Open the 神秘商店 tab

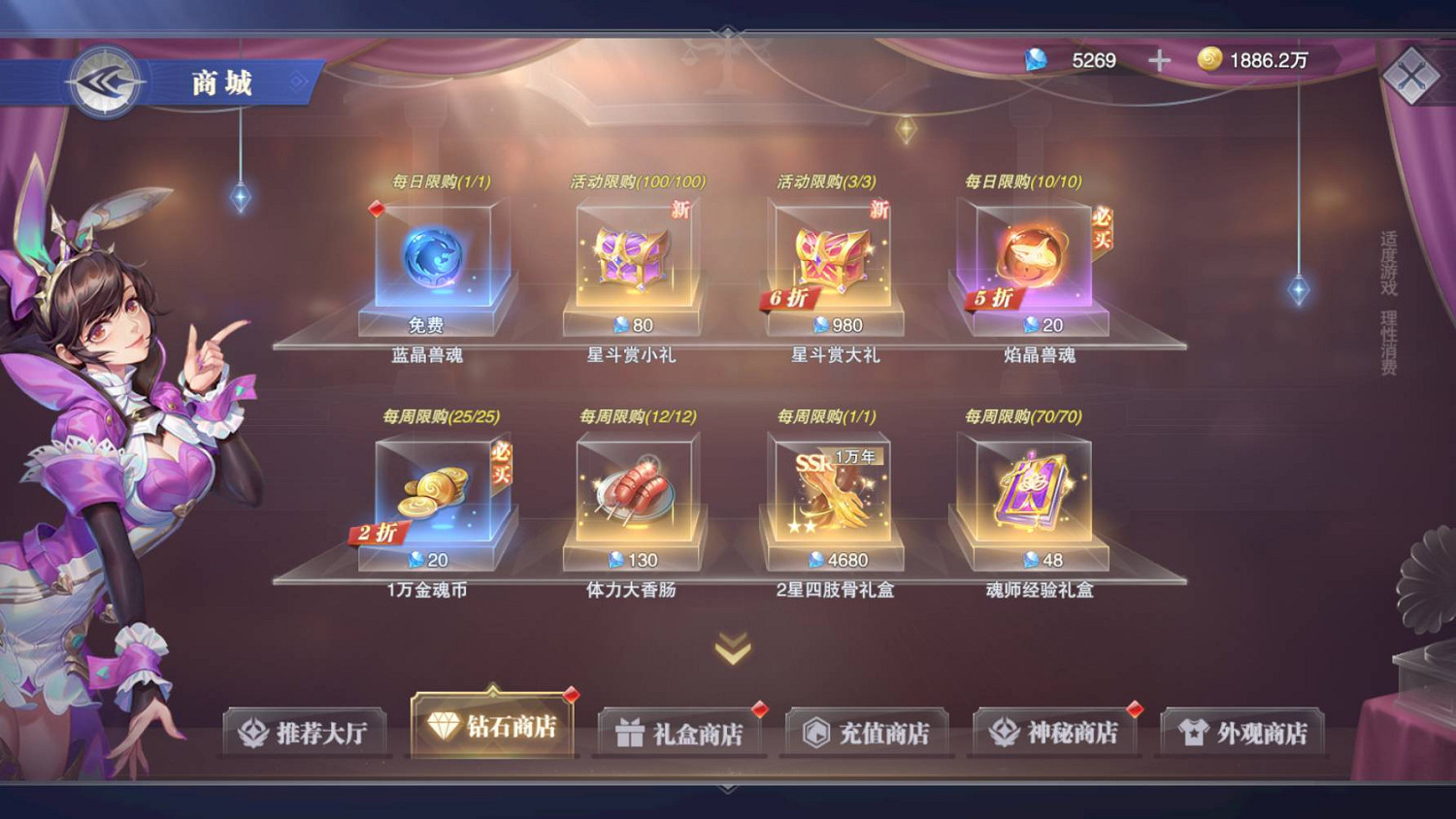[1054, 730]
